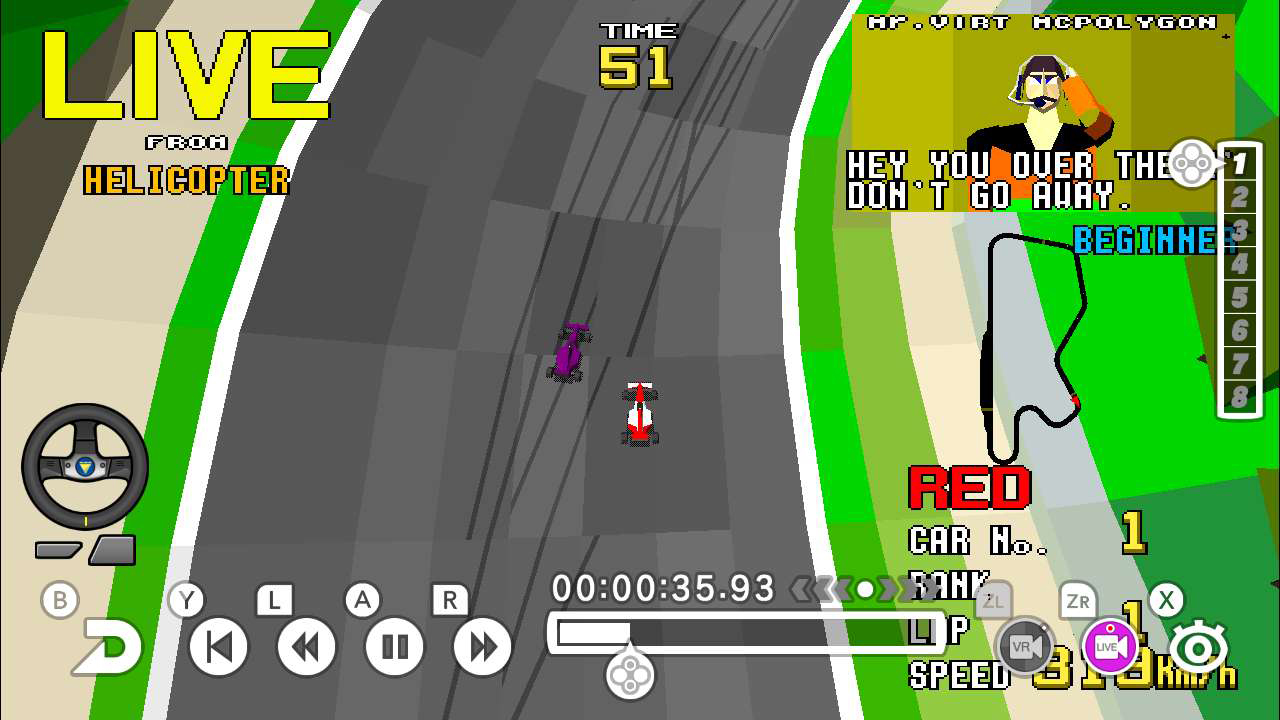Image resolution: width=1280 pixels, height=720 pixels.
Task: Toggle the VR camera mode icon
Action: (1027, 646)
